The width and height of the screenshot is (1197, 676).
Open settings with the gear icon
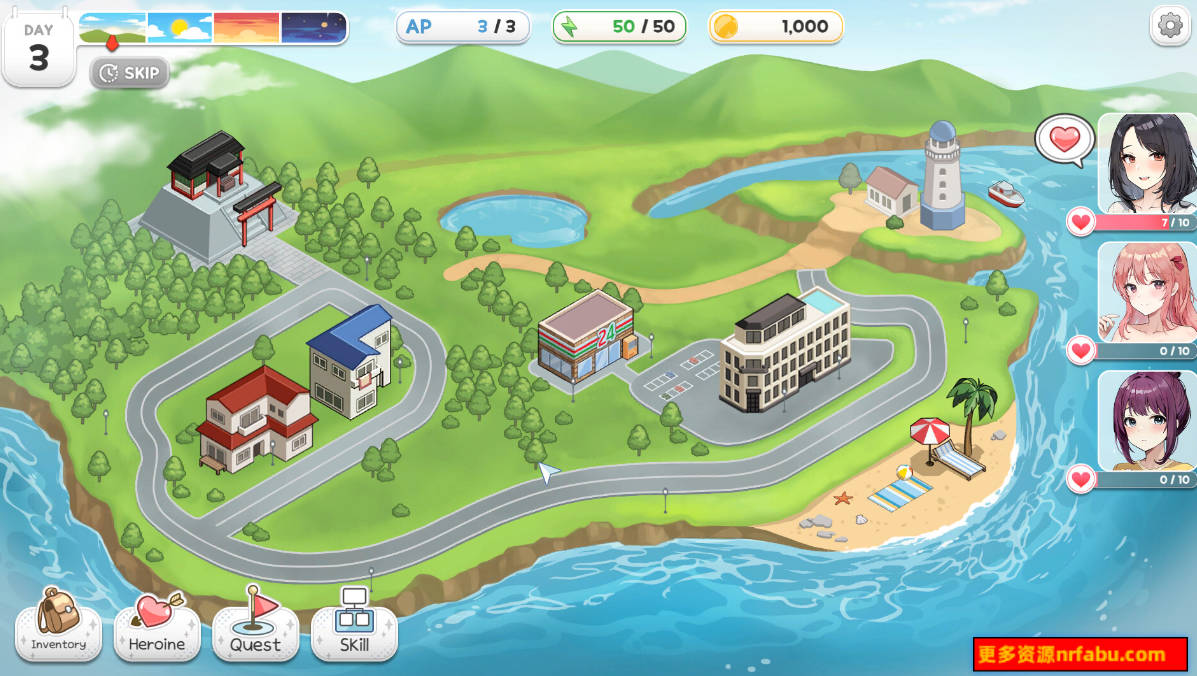1169,26
